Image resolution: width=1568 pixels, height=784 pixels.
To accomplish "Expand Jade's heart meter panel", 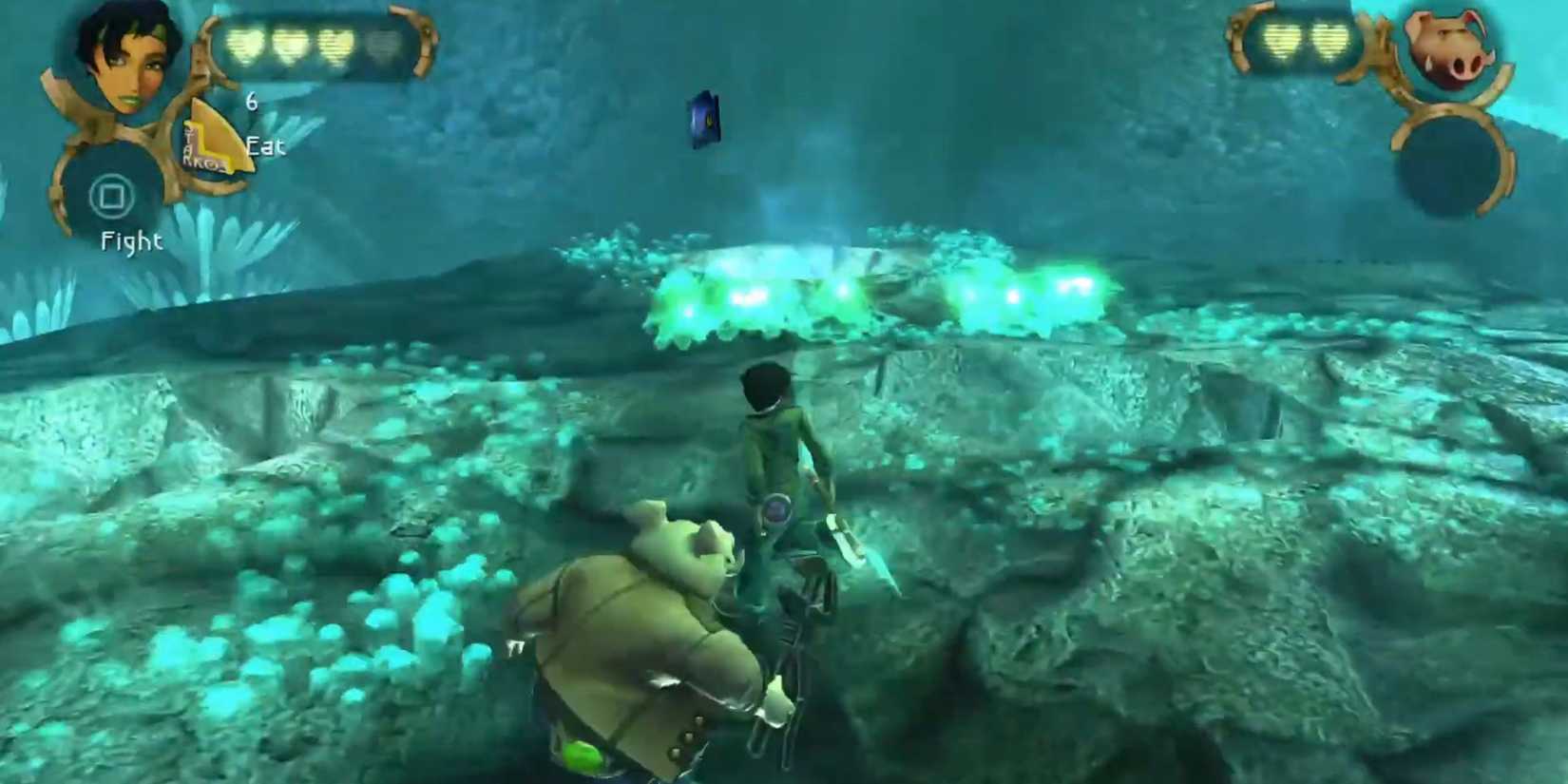I will (x=314, y=40).
